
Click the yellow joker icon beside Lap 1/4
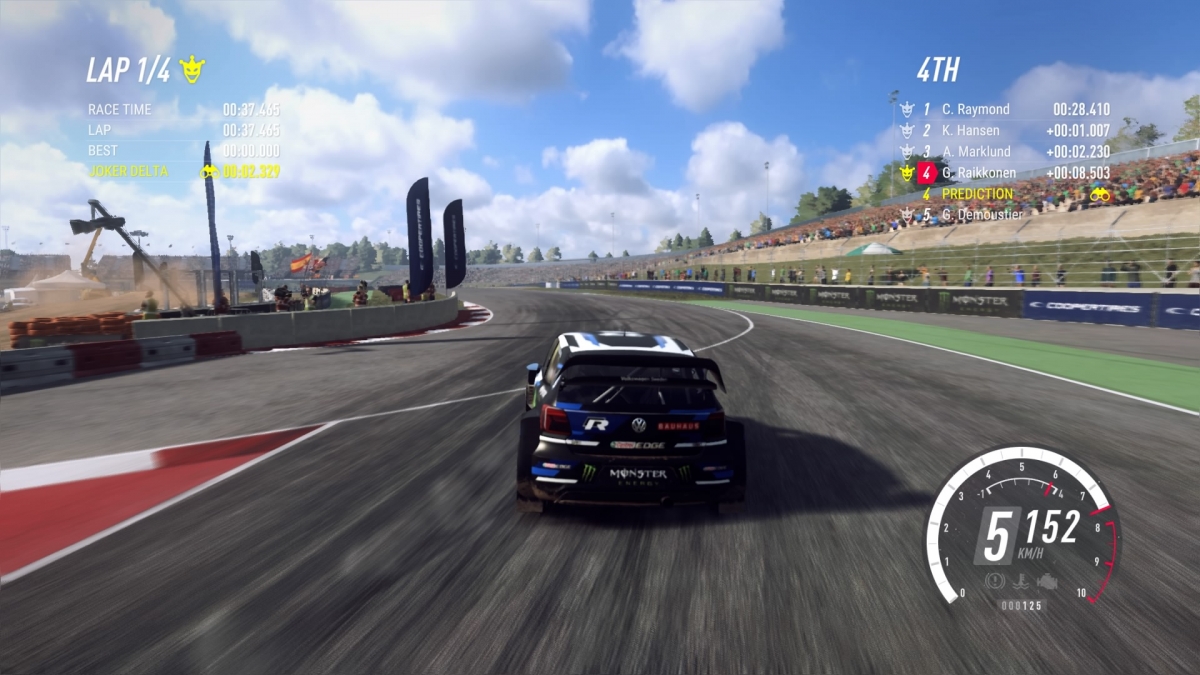[x=192, y=70]
